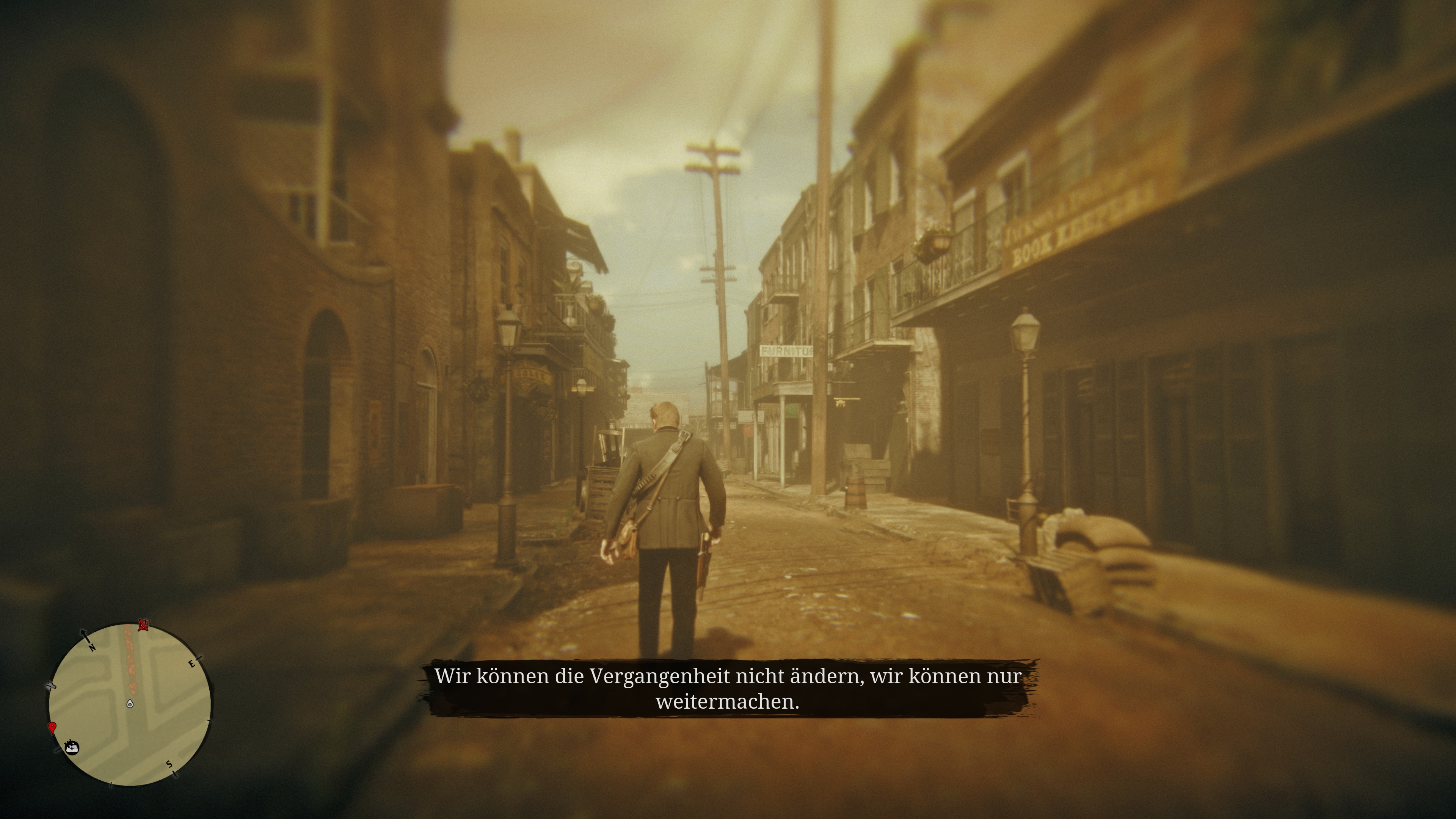Select the white player marker at the minimap center
Image resolution: width=1456 pixels, height=819 pixels.
[130, 704]
